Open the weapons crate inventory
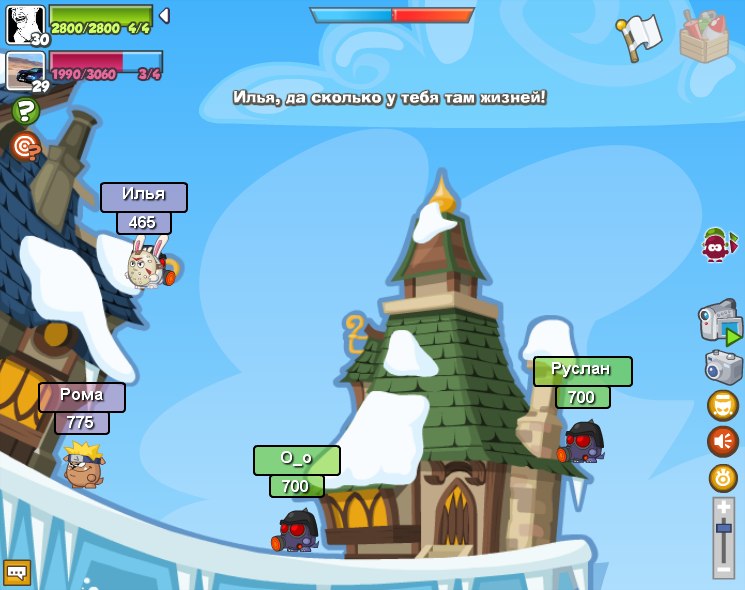 [x=704, y=37]
